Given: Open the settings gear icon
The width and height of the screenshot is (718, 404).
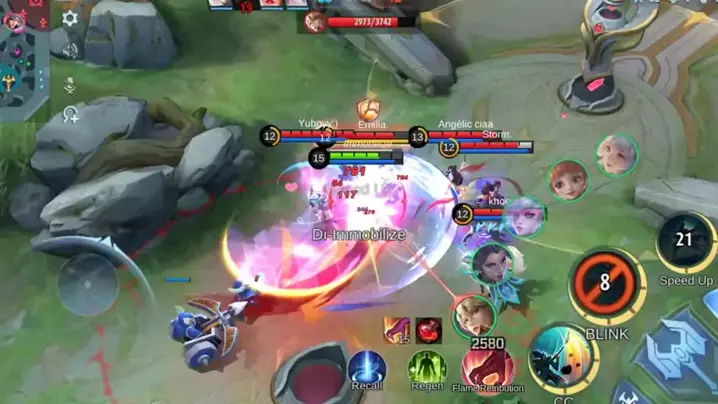Looking at the screenshot, I should pos(70,18).
